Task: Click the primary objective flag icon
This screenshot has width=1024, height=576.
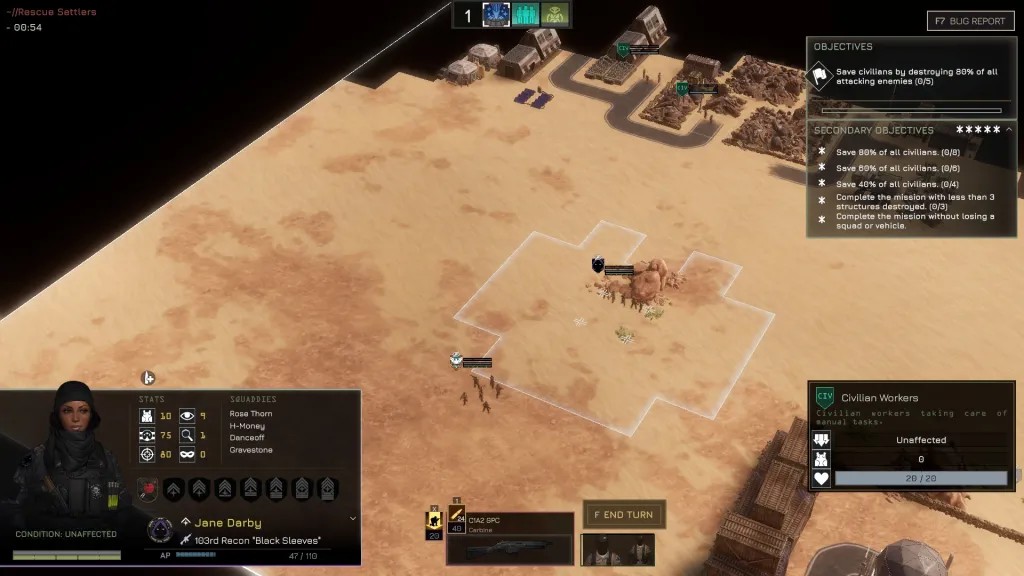Action: [x=821, y=76]
